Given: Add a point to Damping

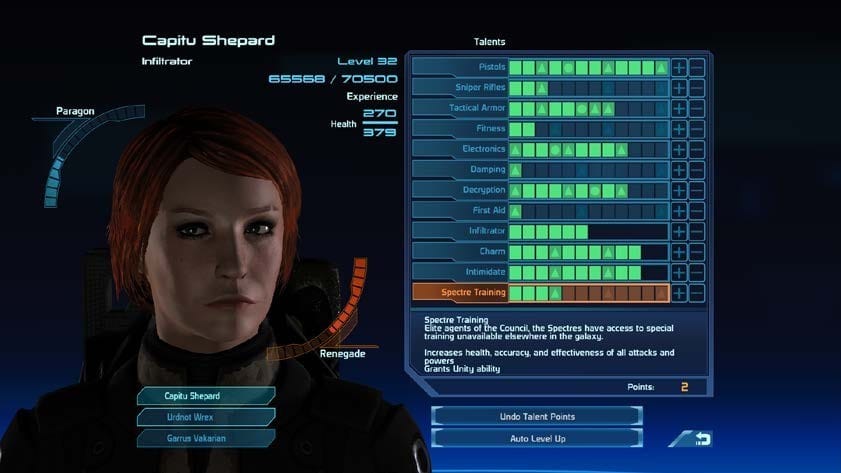Looking at the screenshot, I should click(x=679, y=170).
